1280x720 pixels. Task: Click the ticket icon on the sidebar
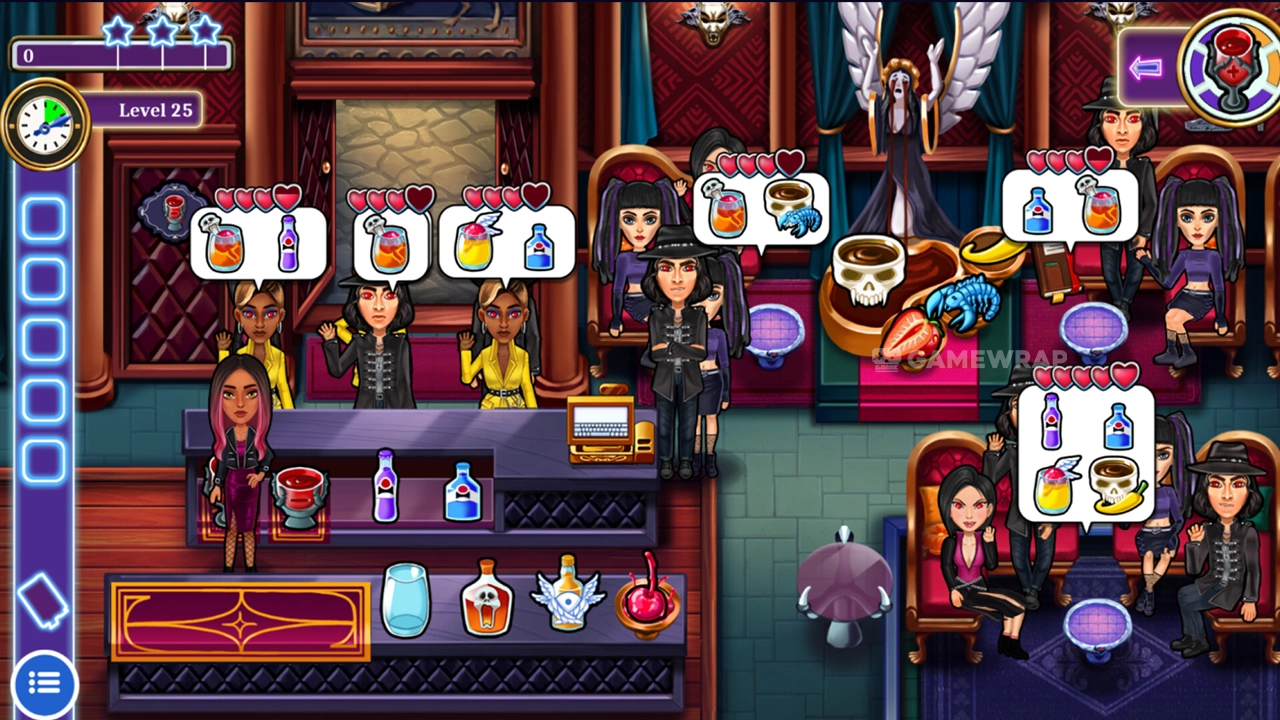click(43, 602)
